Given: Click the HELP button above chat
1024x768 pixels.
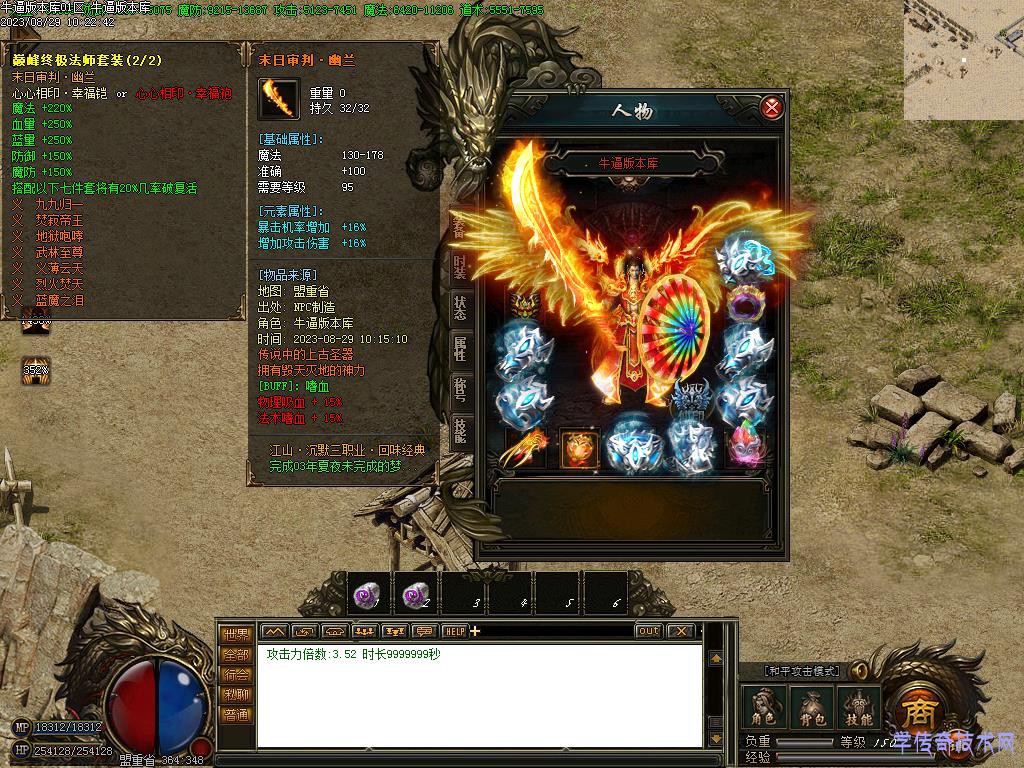Looking at the screenshot, I should (454, 631).
